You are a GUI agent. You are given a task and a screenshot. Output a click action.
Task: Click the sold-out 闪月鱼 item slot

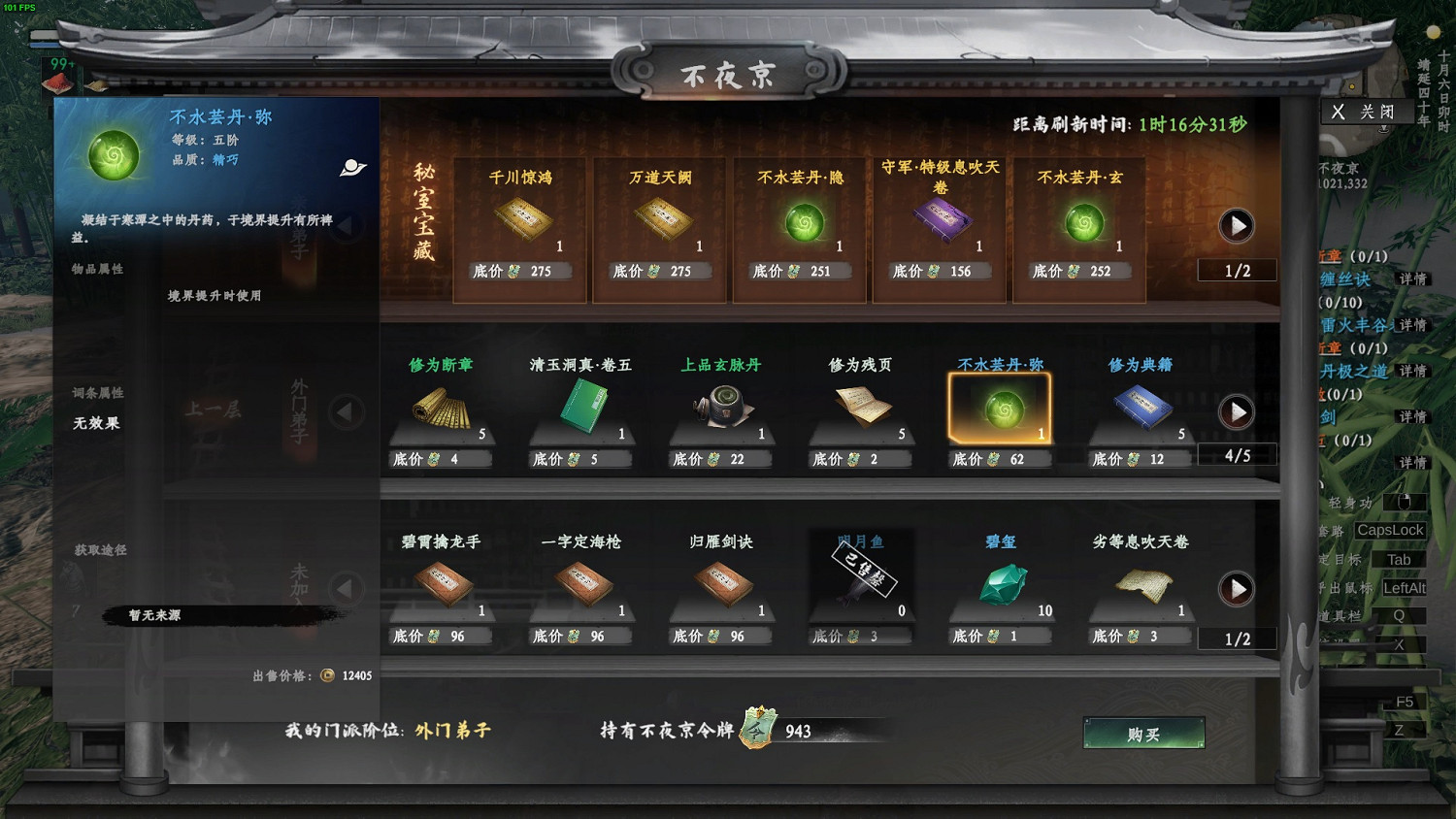[x=860, y=577]
